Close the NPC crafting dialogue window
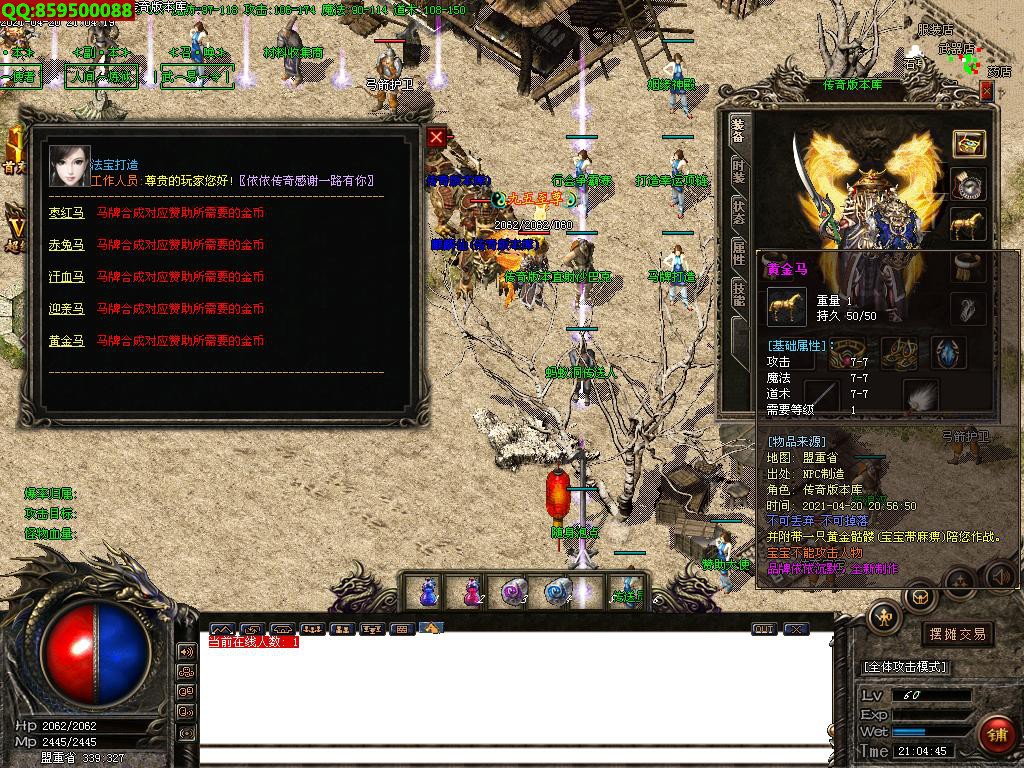 436,138
